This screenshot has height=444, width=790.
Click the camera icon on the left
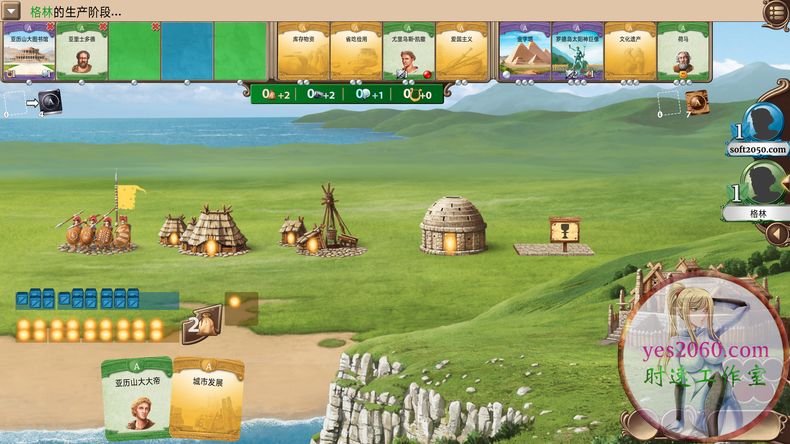point(50,101)
